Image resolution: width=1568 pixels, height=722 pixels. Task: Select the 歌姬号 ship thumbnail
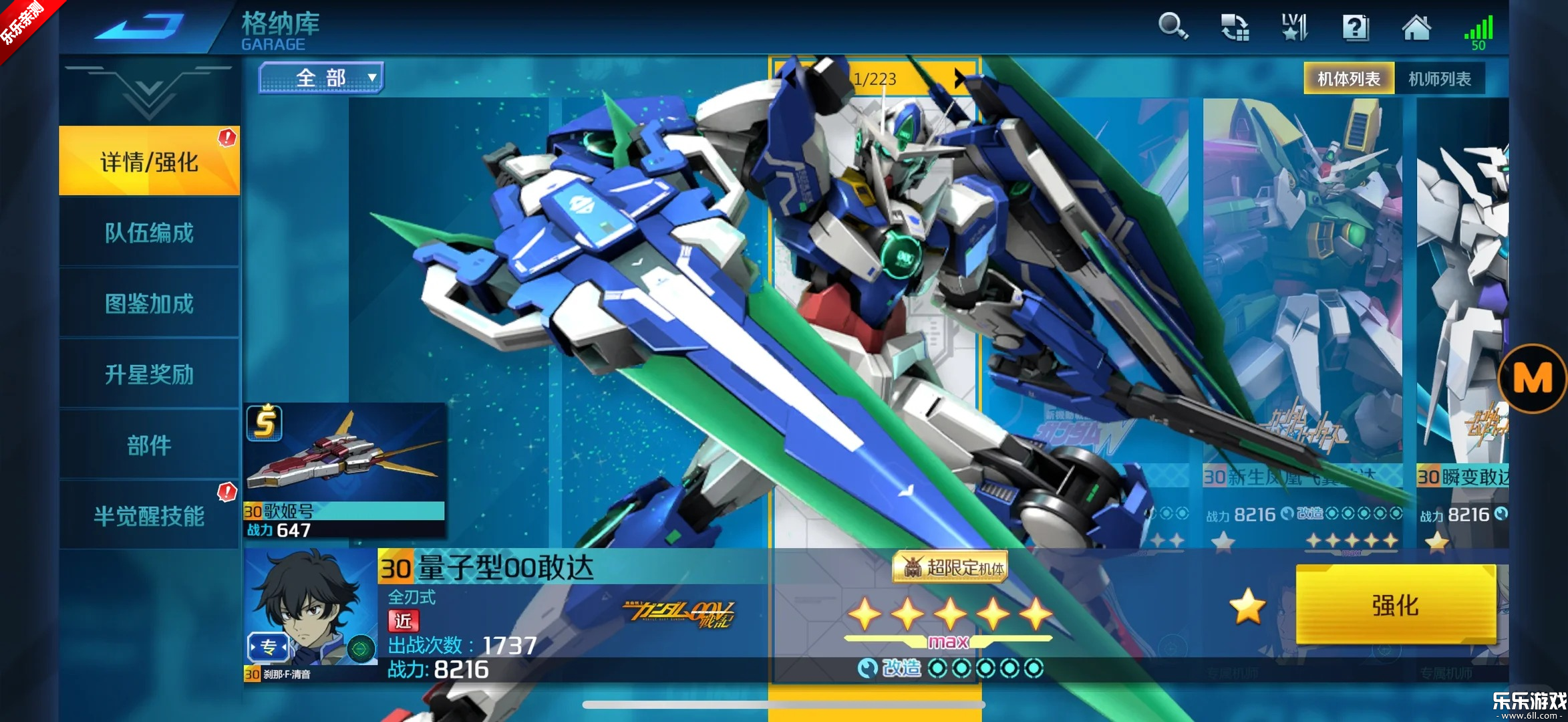[x=345, y=455]
